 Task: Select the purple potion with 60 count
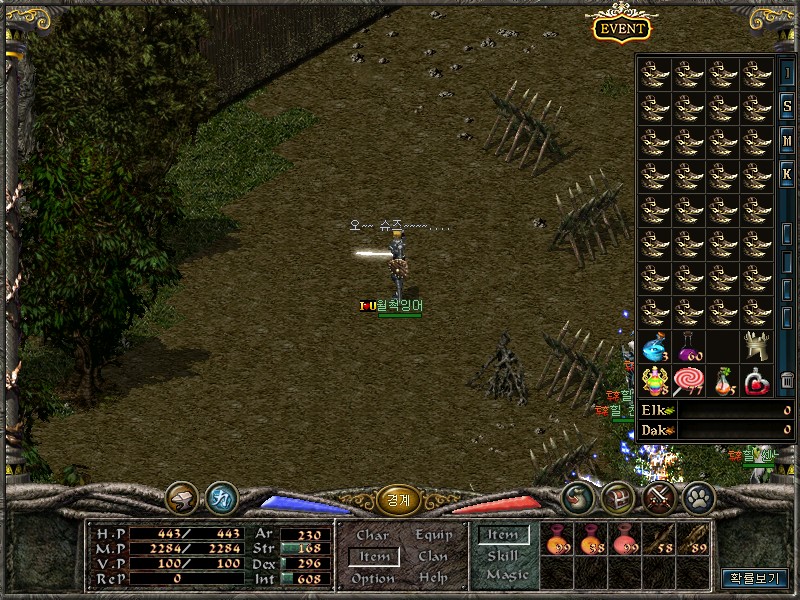pyautogui.click(x=689, y=347)
